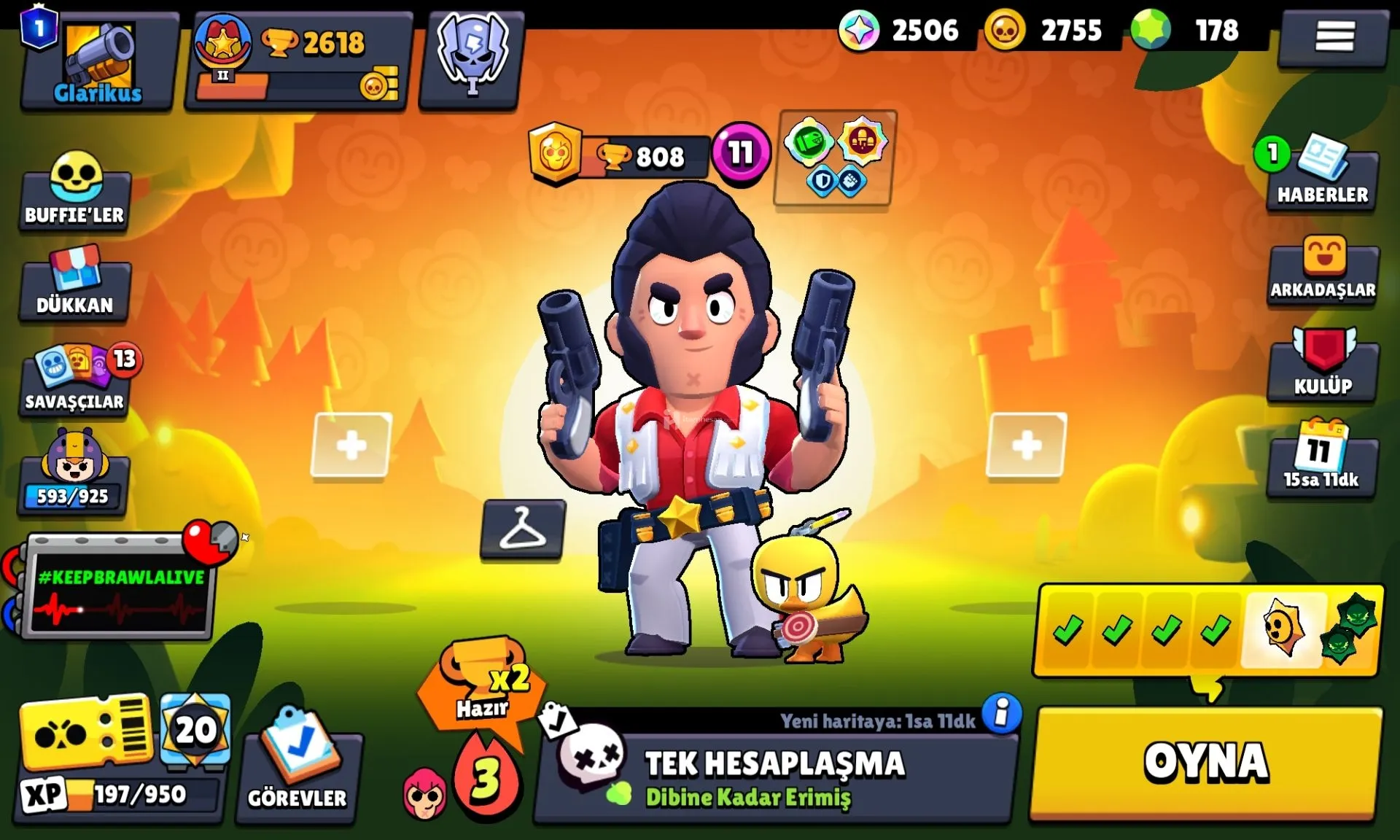Screen dimensions: 1400x840
Task: Open the brawler gadget and gear loadout
Action: tap(835, 158)
